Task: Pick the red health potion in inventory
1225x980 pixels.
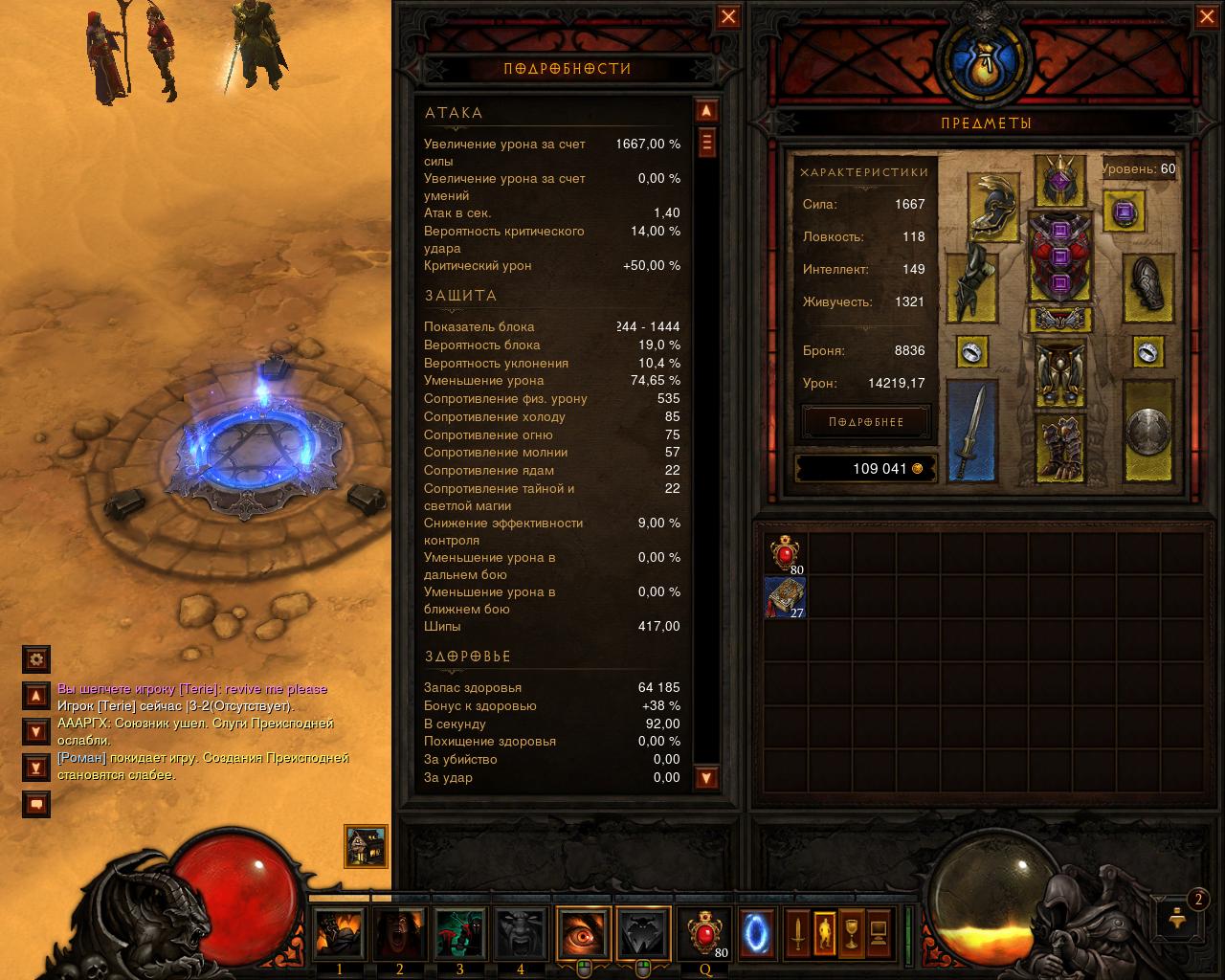Action: (x=786, y=554)
